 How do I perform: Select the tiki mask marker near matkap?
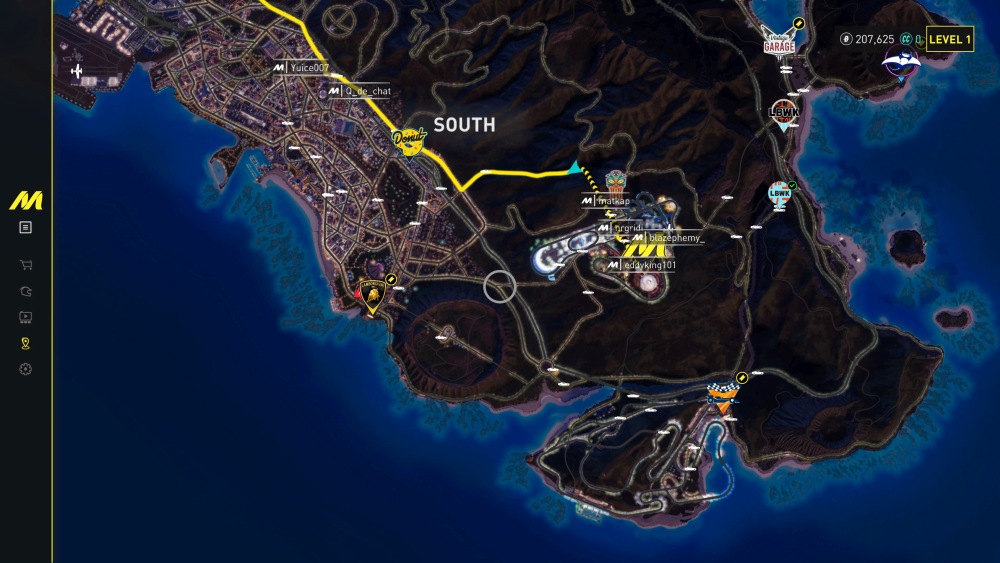click(x=615, y=181)
